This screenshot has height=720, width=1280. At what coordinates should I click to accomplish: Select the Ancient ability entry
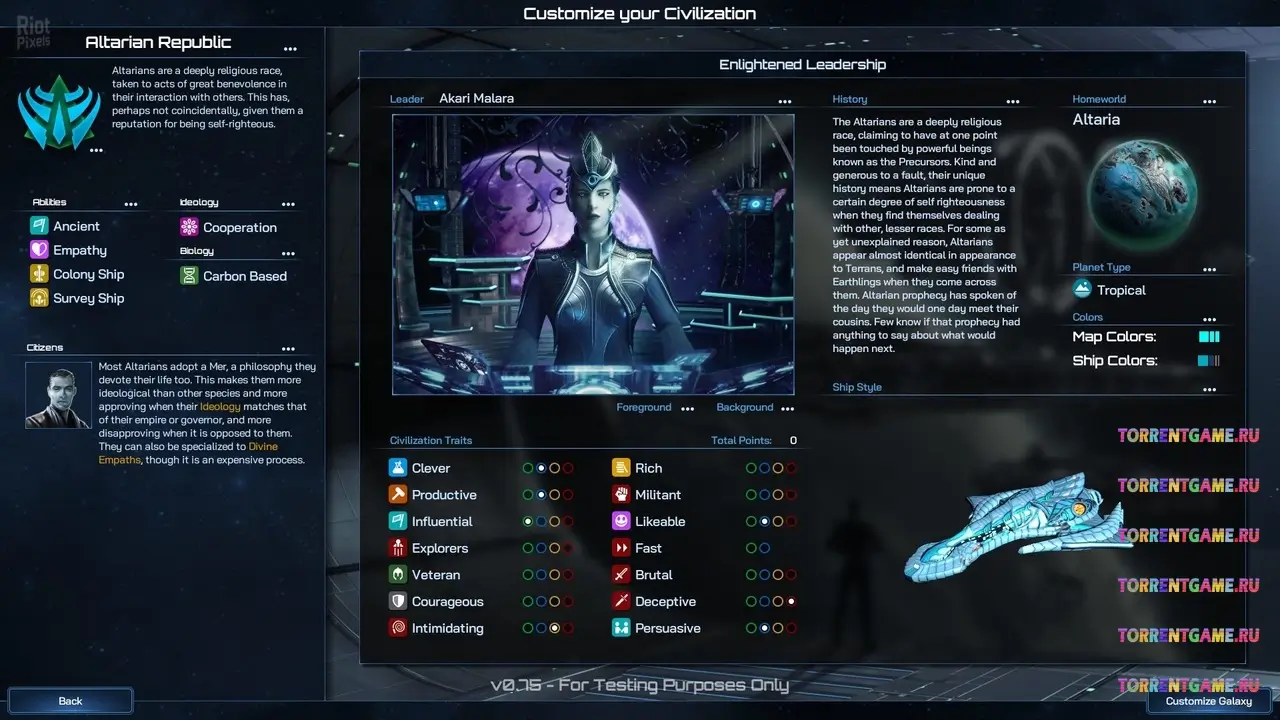(x=76, y=226)
